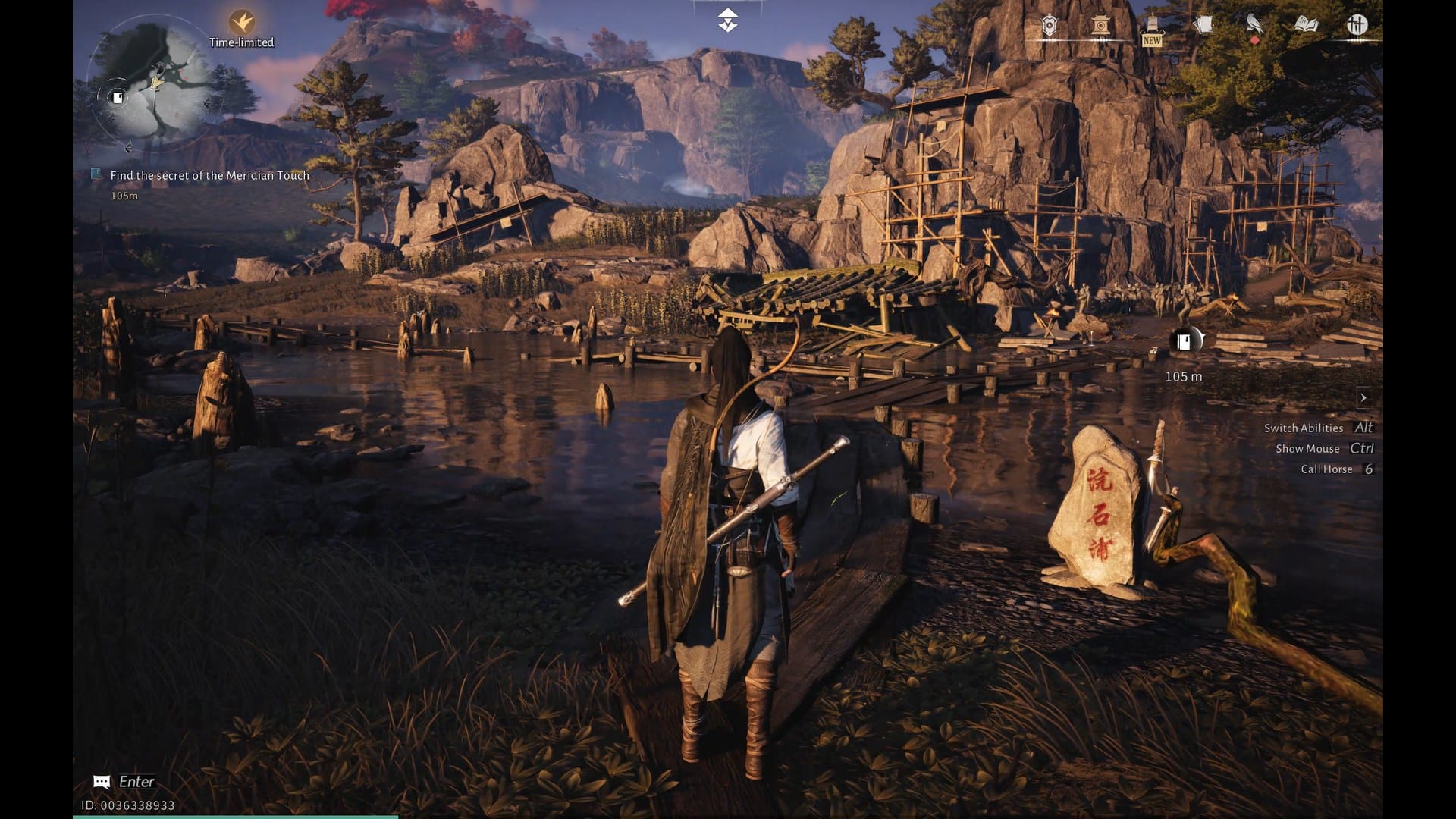
Task: Open the chat box labeled Enter
Action: (x=125, y=782)
